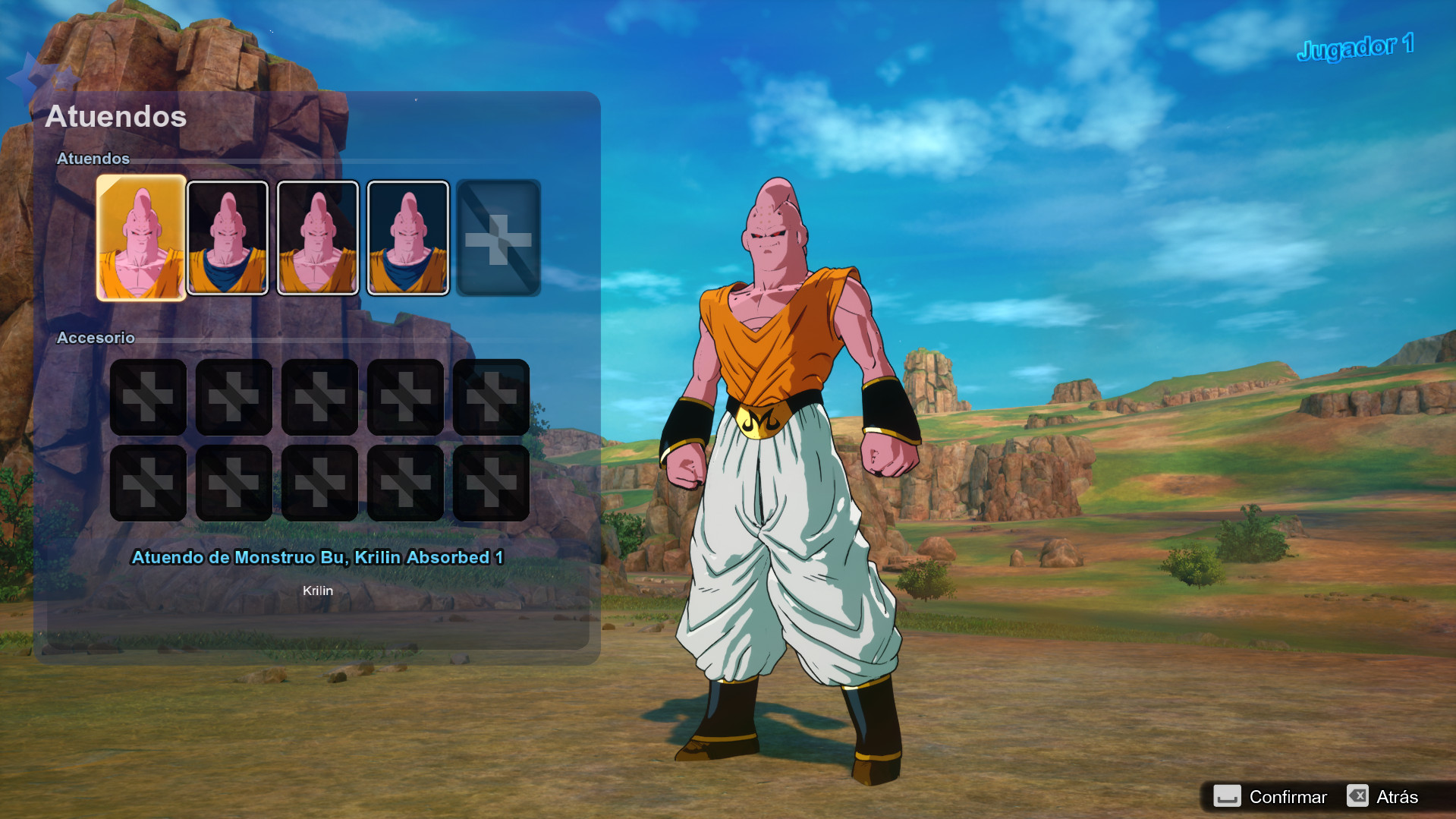Select the third Buu outfit card
Viewport: 1456px width, 819px height.
[x=318, y=238]
